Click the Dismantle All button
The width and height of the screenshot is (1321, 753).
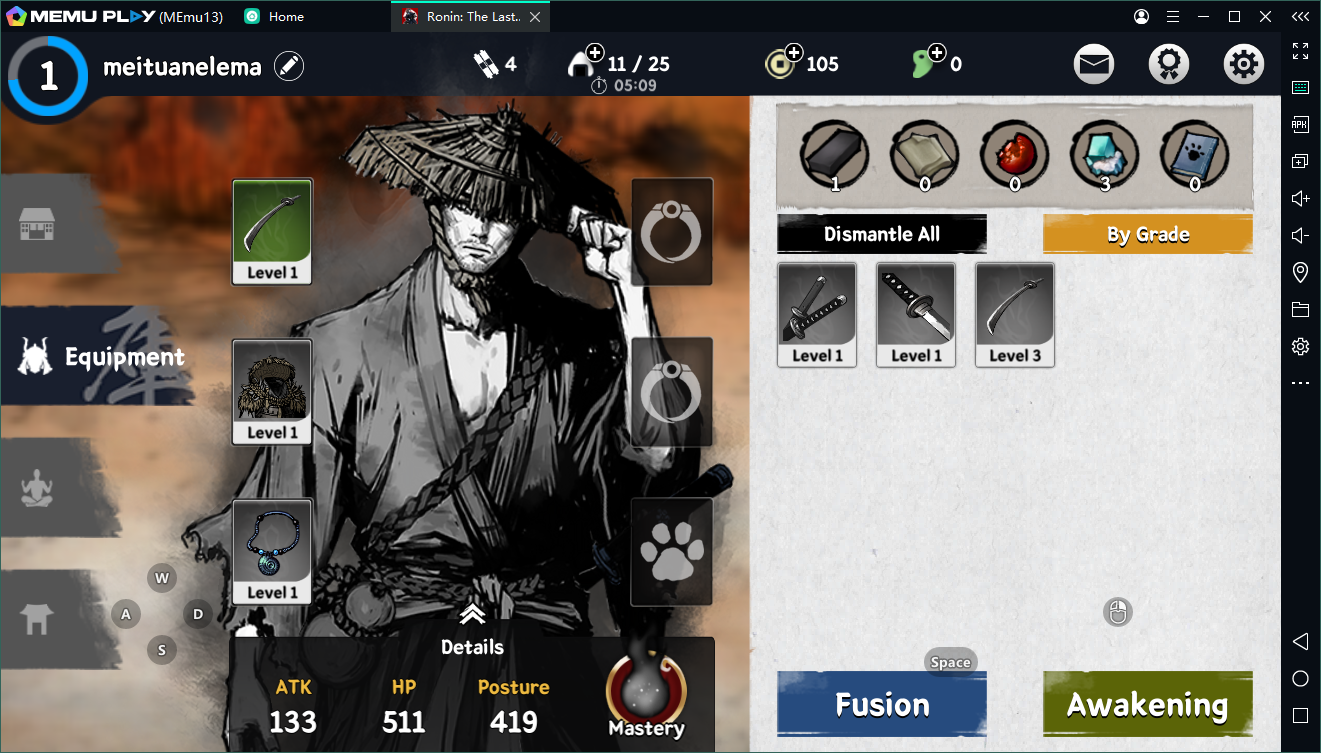(881, 234)
